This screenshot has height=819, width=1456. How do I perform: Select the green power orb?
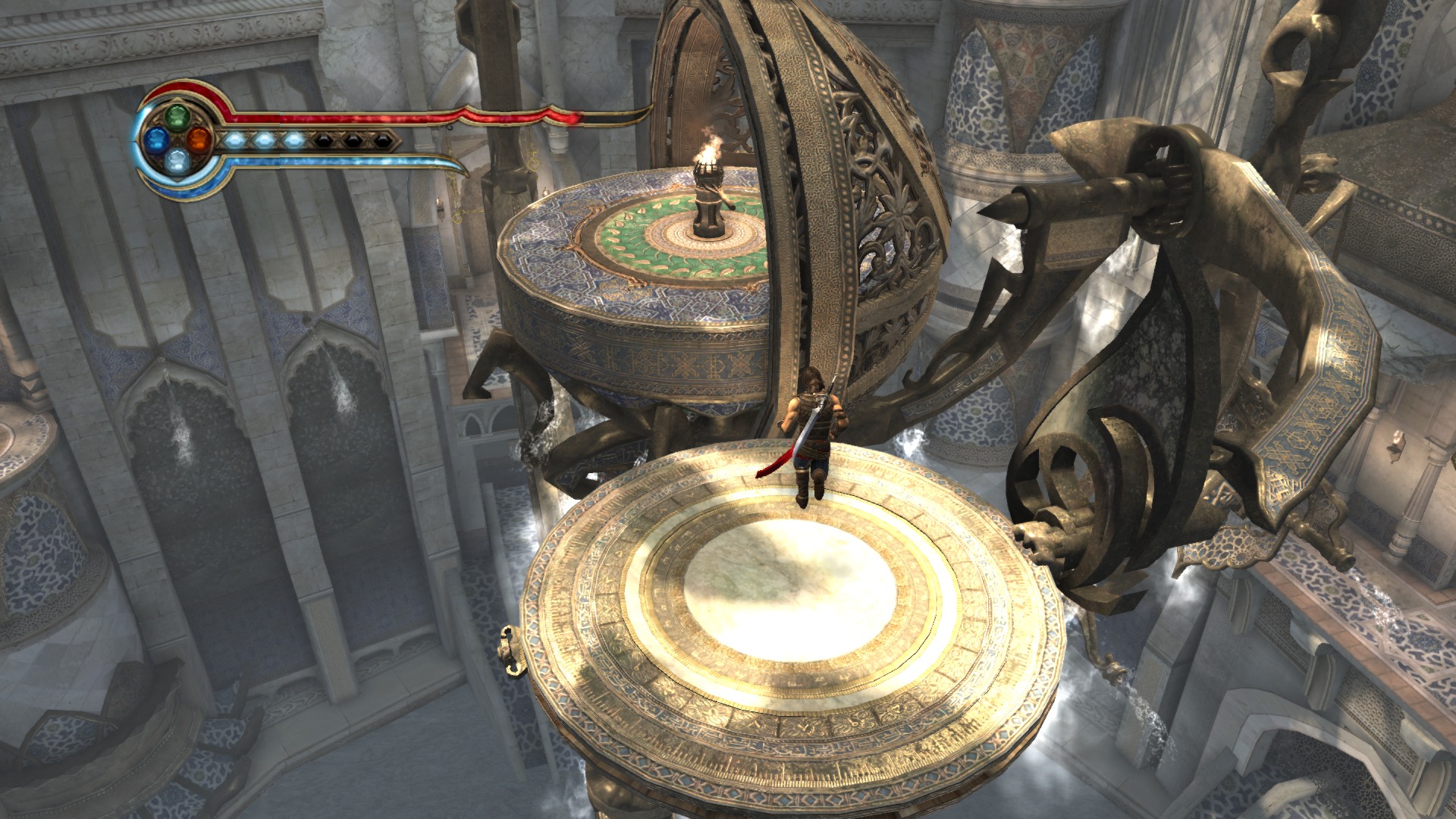click(x=177, y=117)
